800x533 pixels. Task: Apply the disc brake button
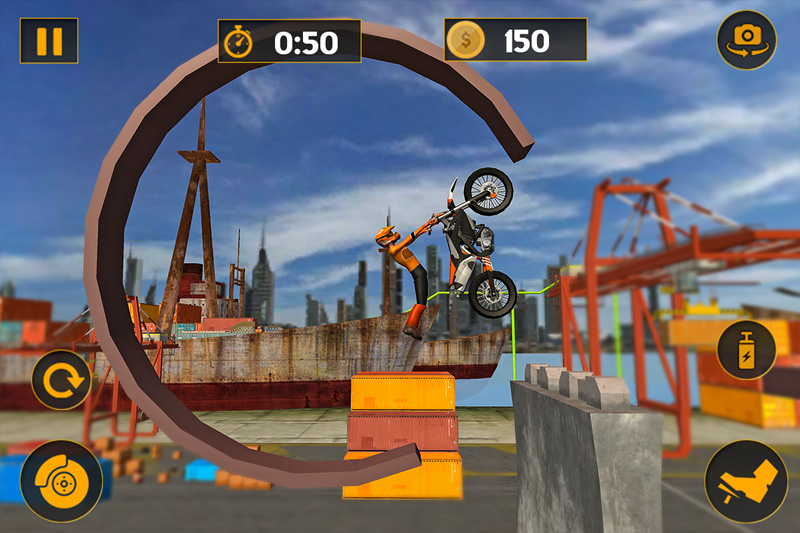coord(61,482)
